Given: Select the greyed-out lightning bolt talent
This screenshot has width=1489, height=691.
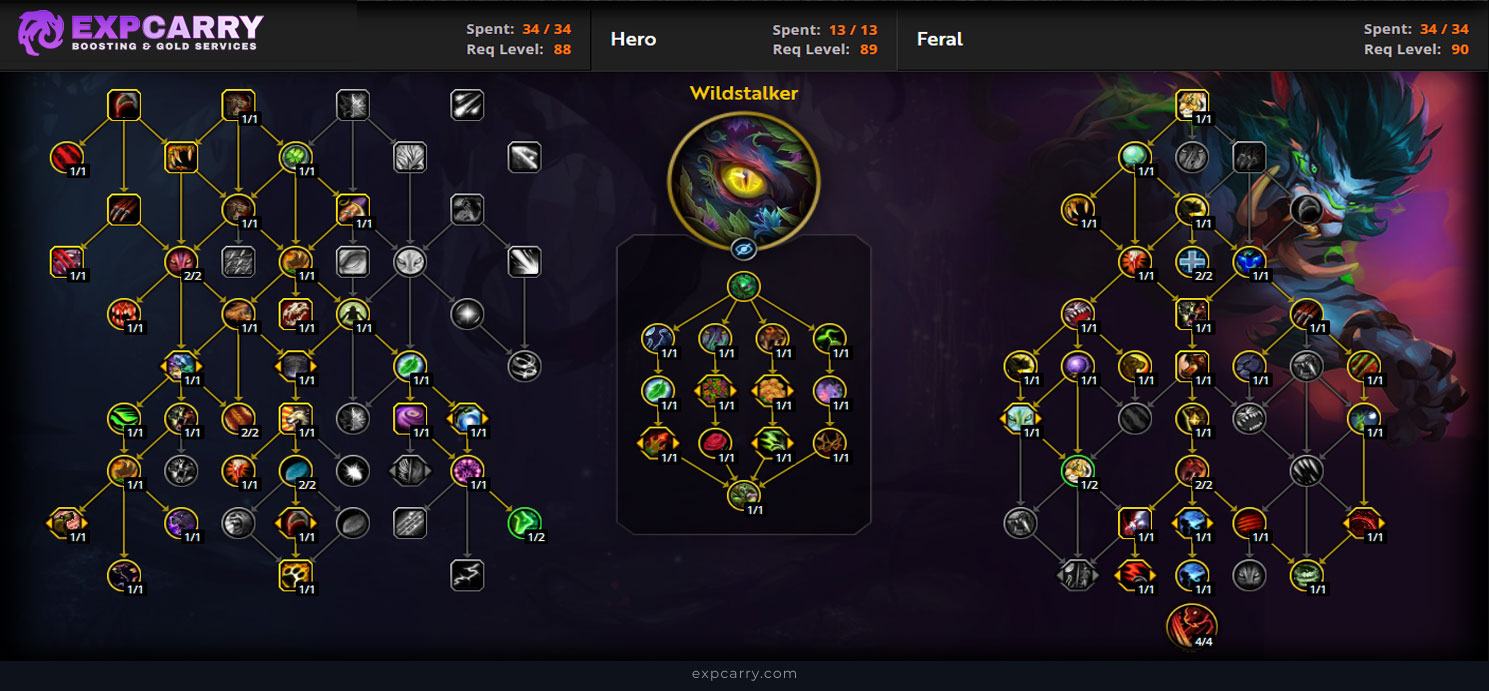Looking at the screenshot, I should 468,574.
